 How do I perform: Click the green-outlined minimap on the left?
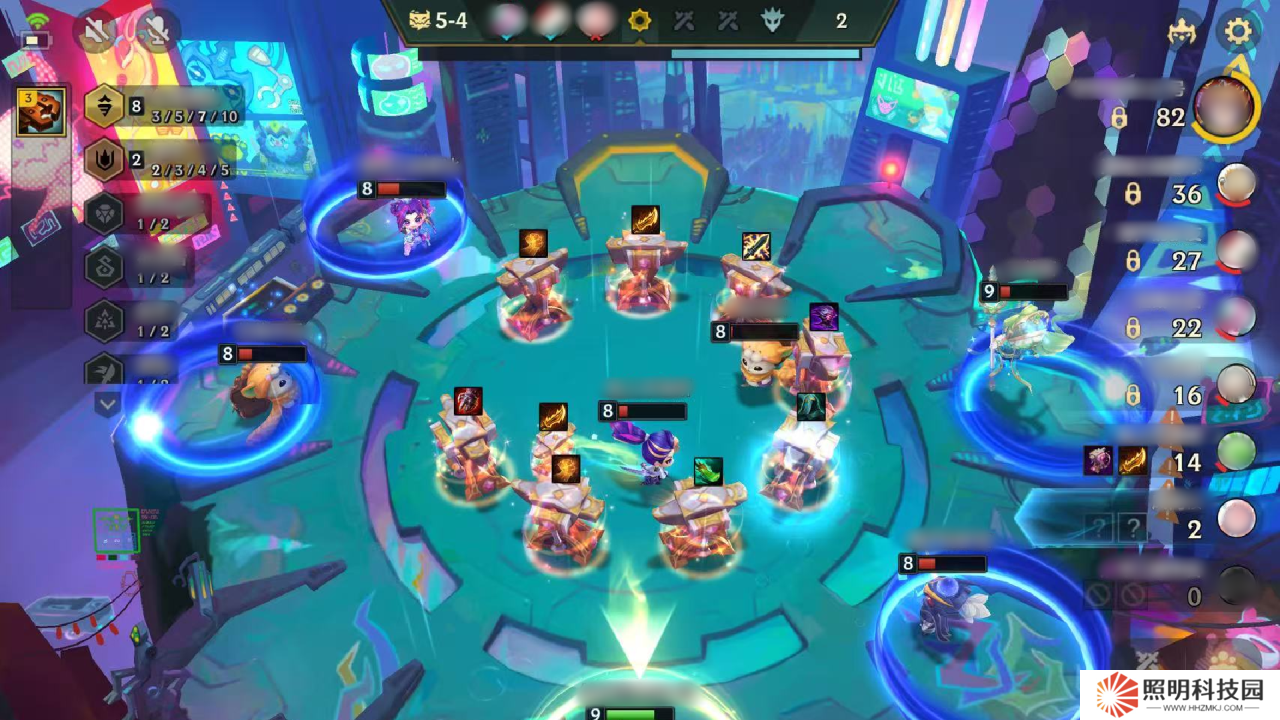[x=116, y=531]
